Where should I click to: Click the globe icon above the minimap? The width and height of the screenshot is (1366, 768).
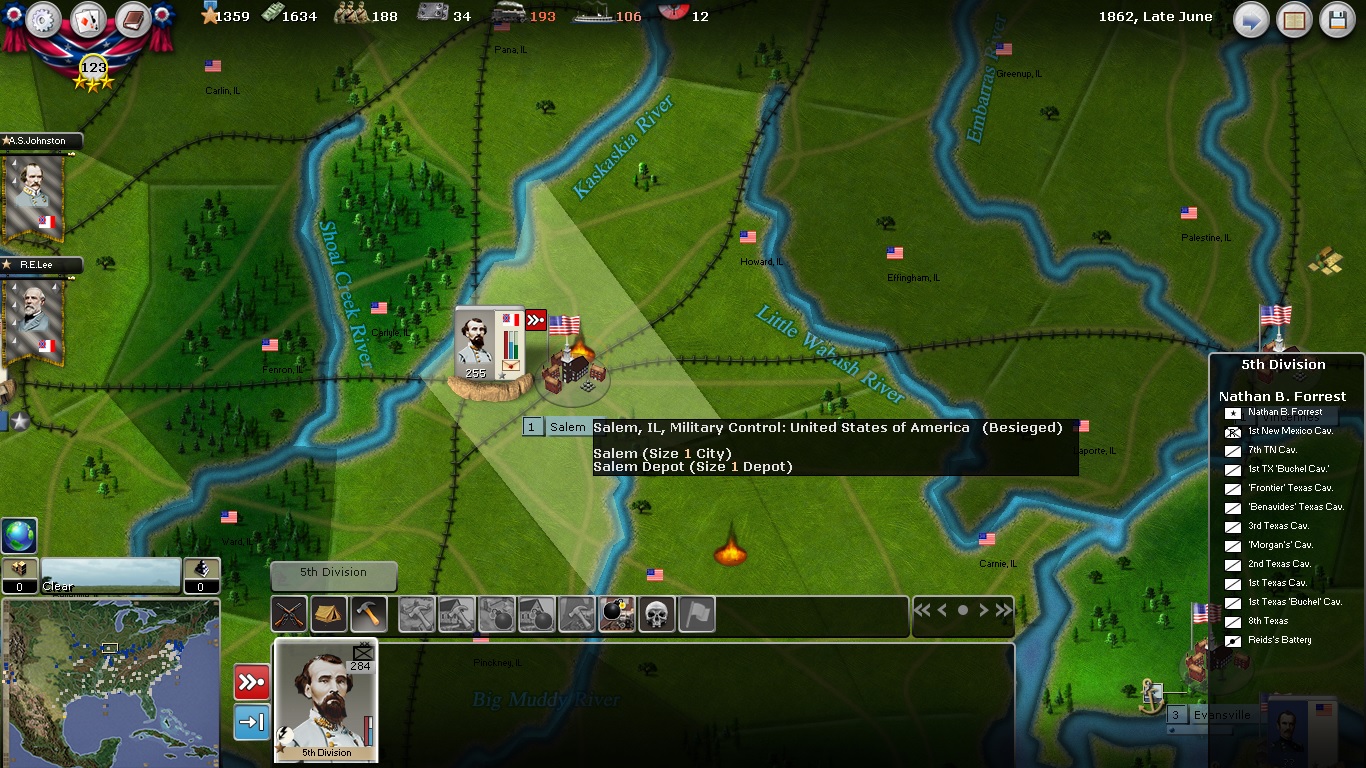(x=20, y=536)
